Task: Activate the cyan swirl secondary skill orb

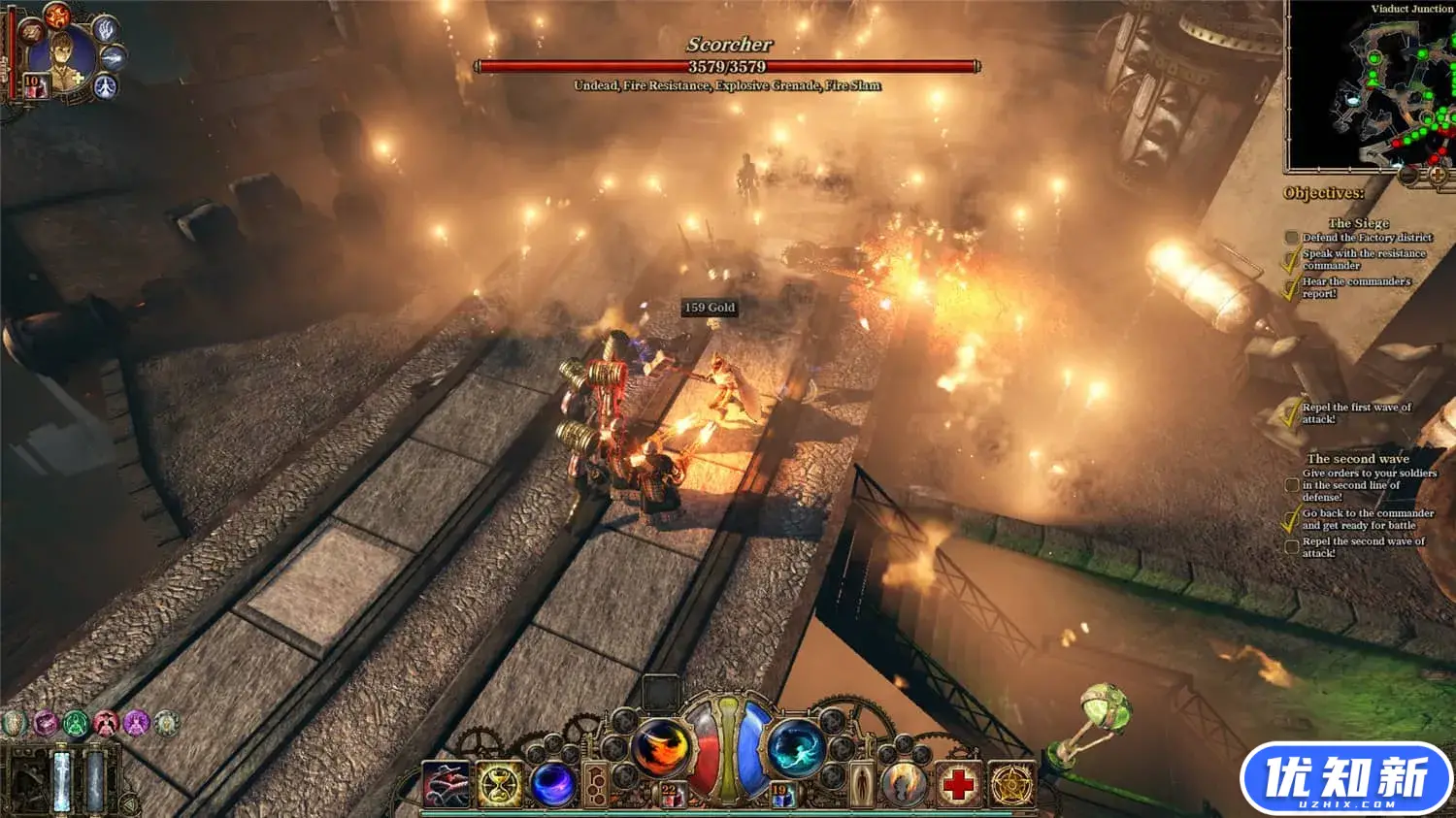Action: (x=796, y=747)
